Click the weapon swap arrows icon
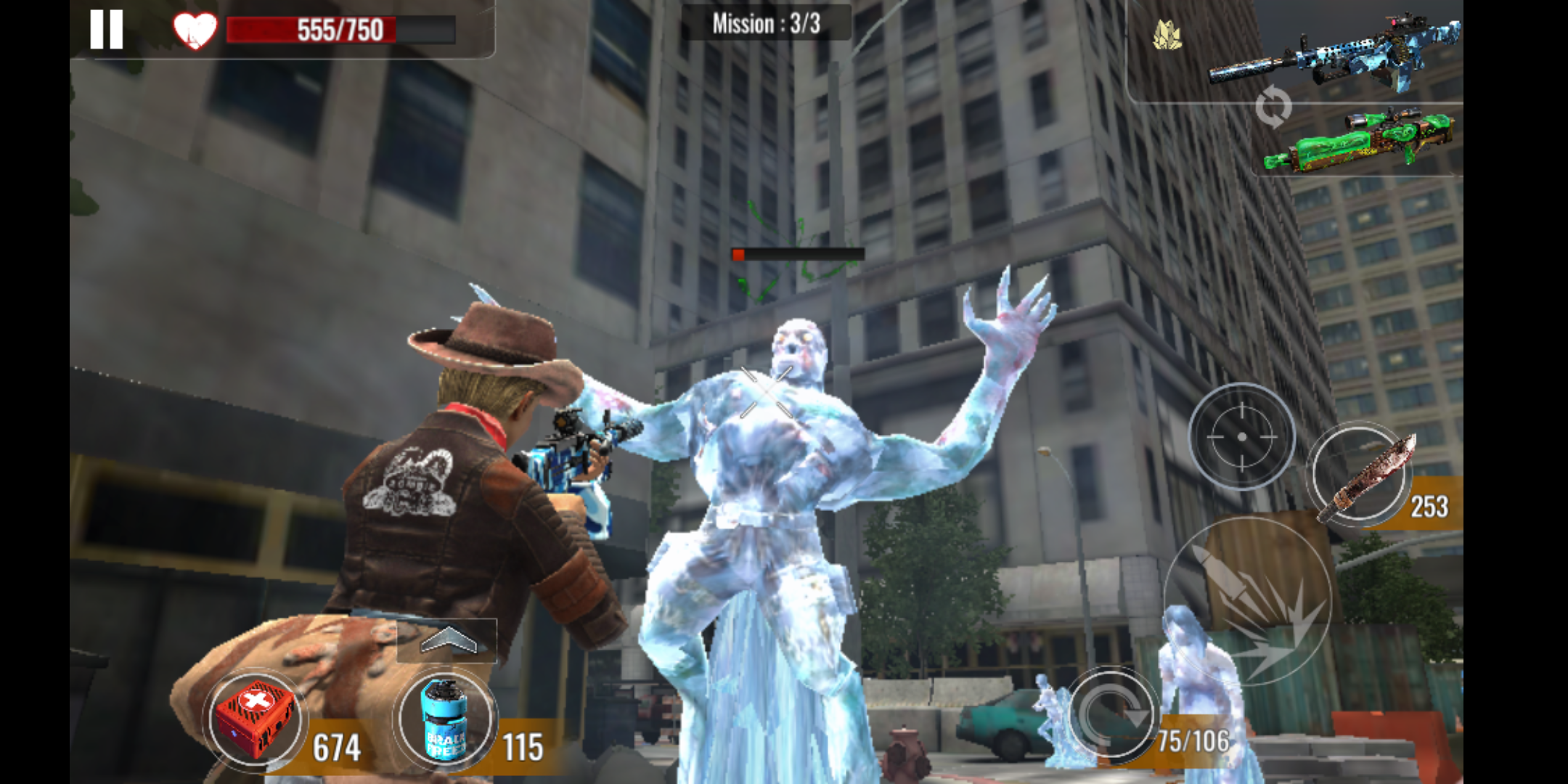The height and width of the screenshot is (784, 1568). pos(1273,107)
